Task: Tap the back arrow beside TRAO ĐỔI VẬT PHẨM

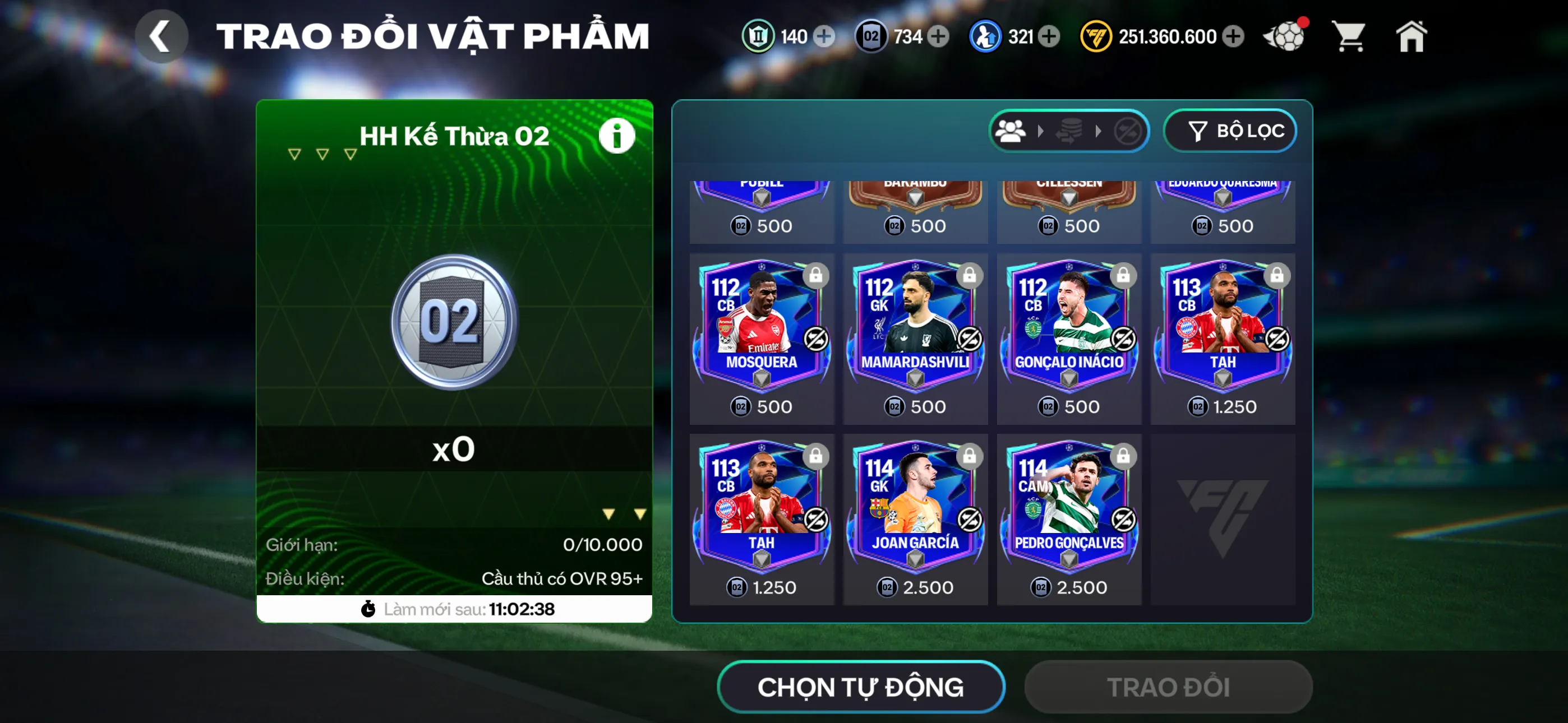Action: point(162,36)
